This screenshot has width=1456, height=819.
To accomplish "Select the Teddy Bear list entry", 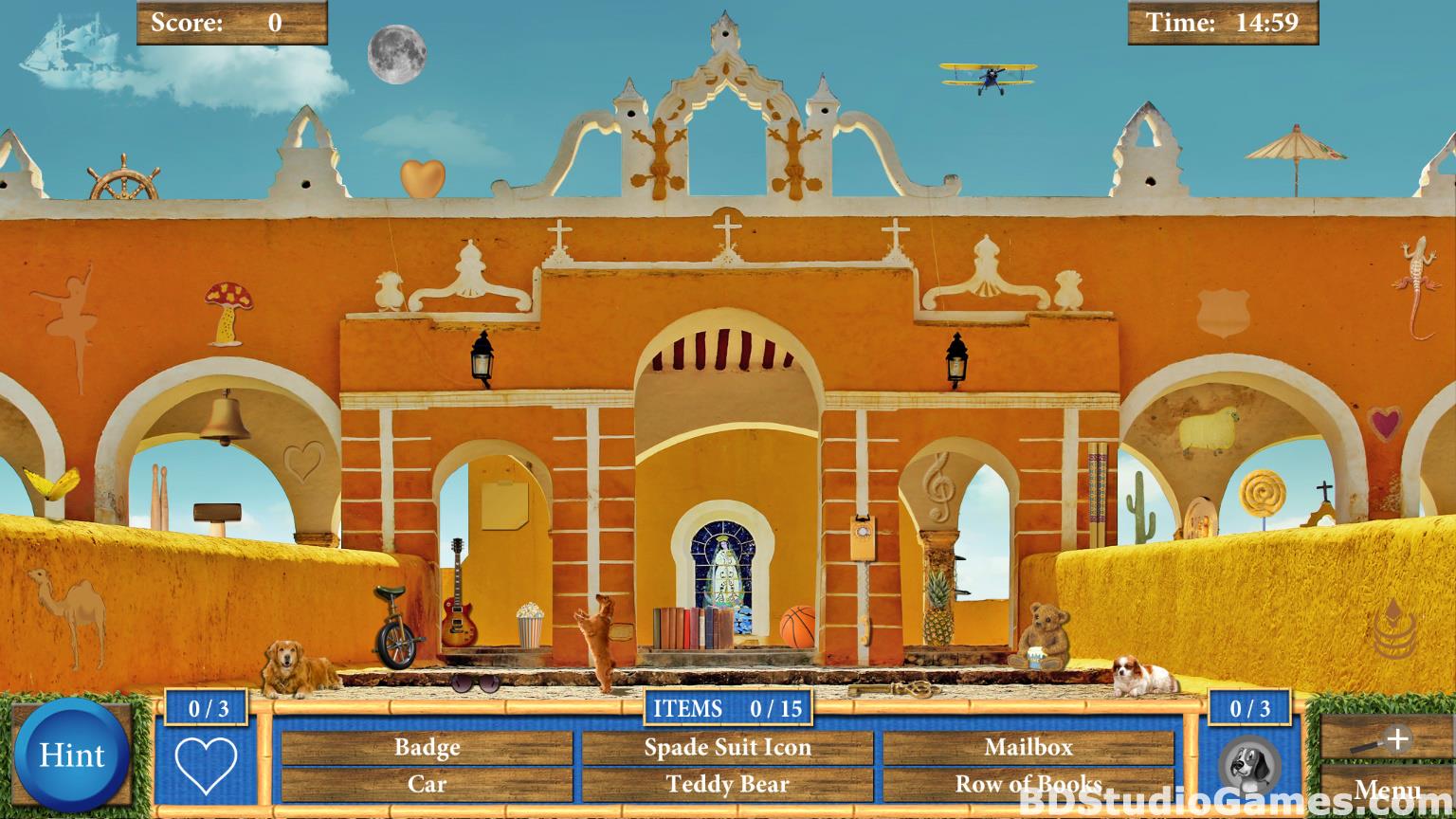I will click(x=727, y=785).
